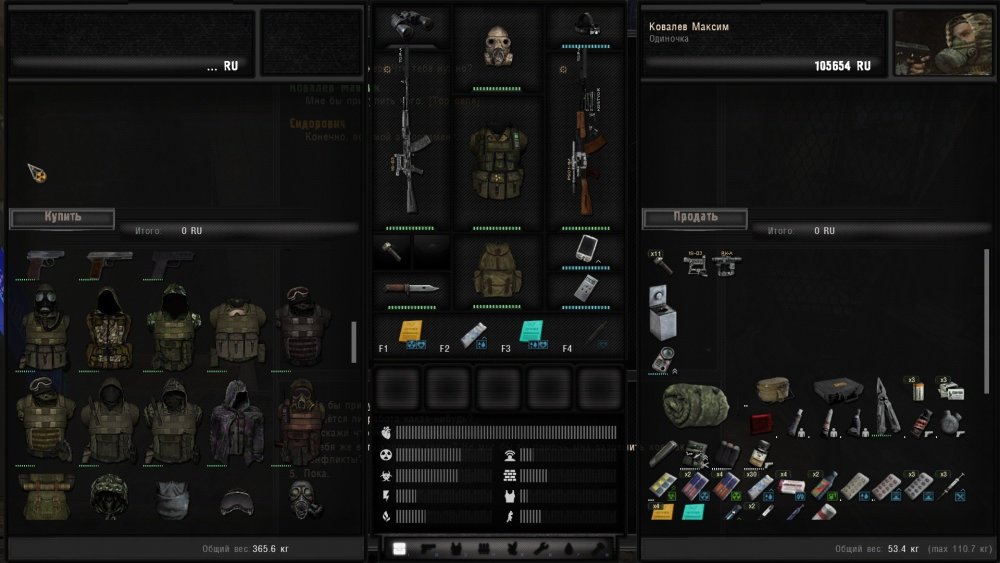This screenshot has height=563, width=1000.
Task: Select the black assault rifle slot
Action: [x=410, y=140]
